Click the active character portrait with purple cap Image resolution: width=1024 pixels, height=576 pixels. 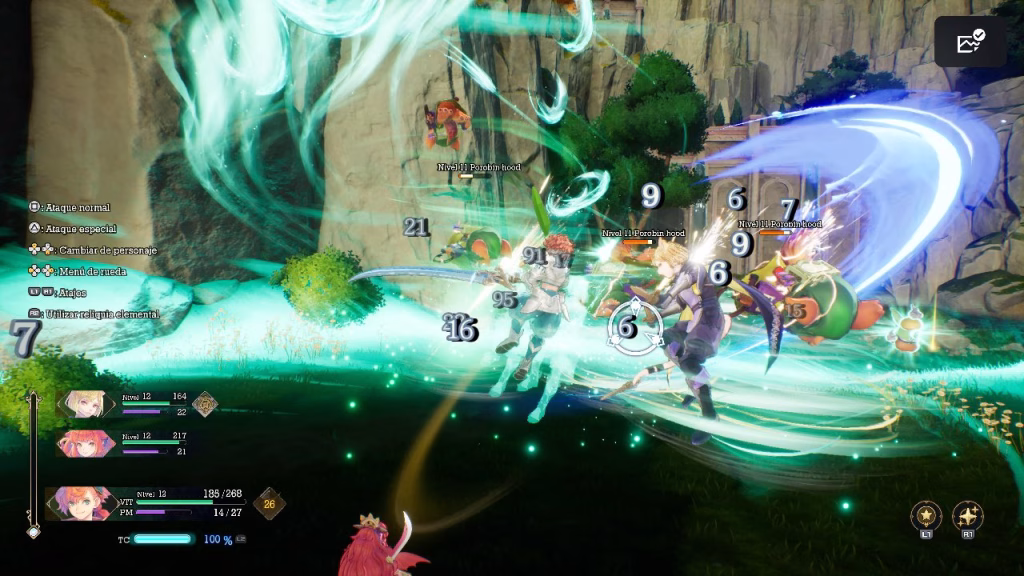coord(80,503)
